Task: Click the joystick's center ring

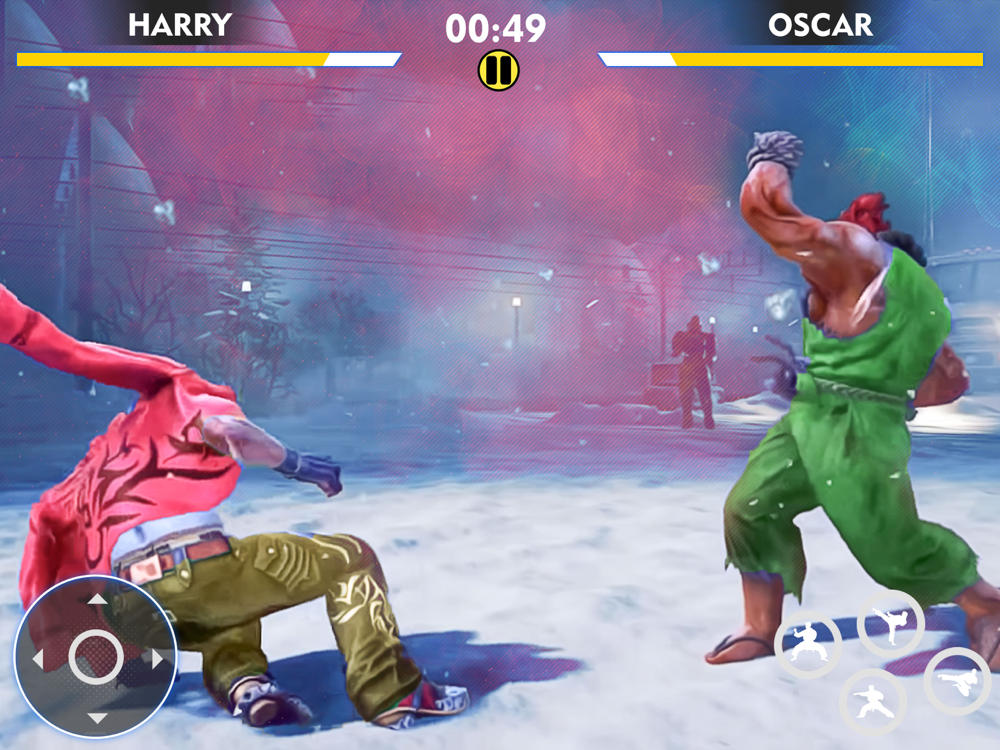Action: point(97,658)
